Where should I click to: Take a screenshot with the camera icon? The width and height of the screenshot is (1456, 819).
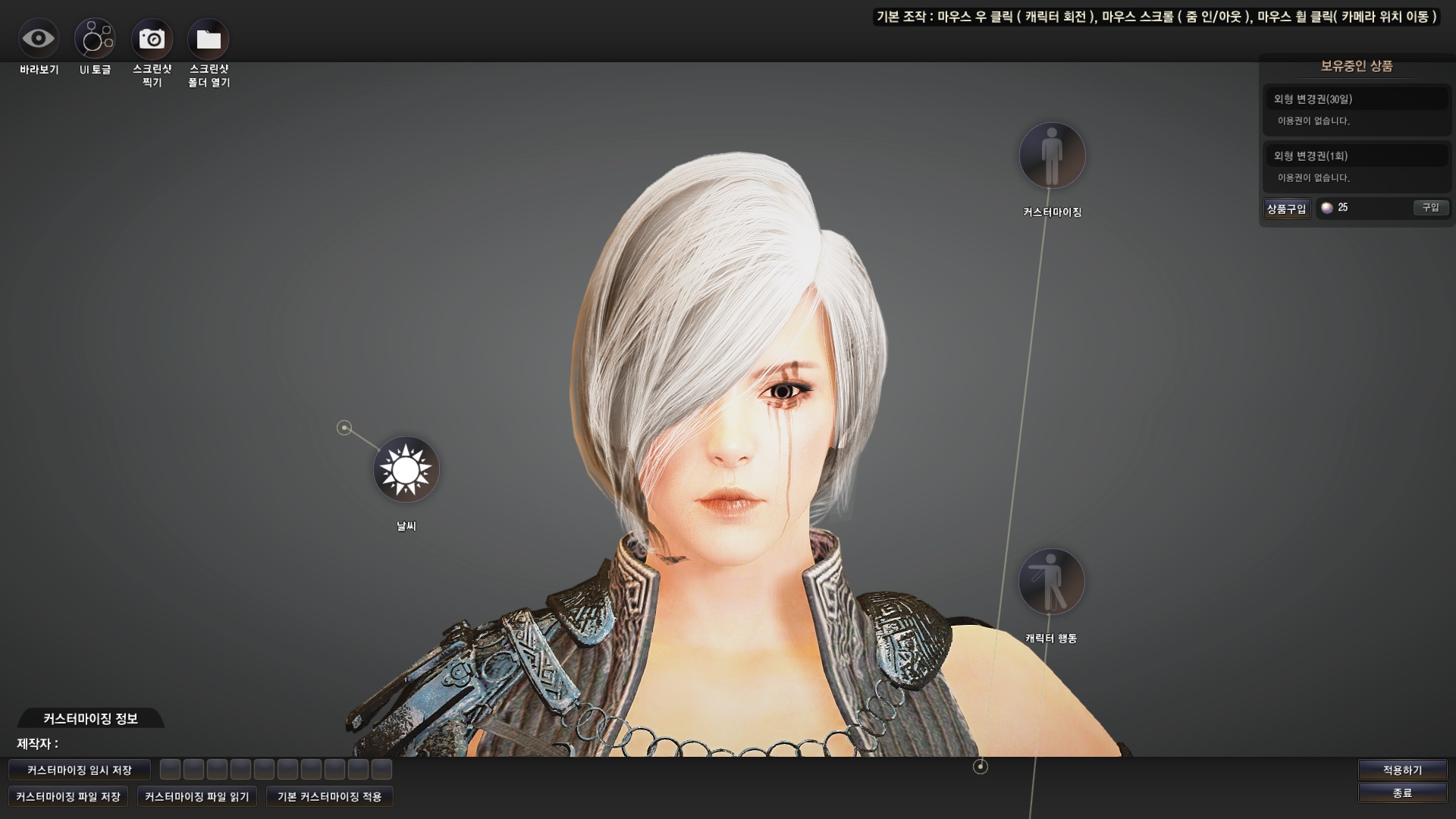point(152,39)
